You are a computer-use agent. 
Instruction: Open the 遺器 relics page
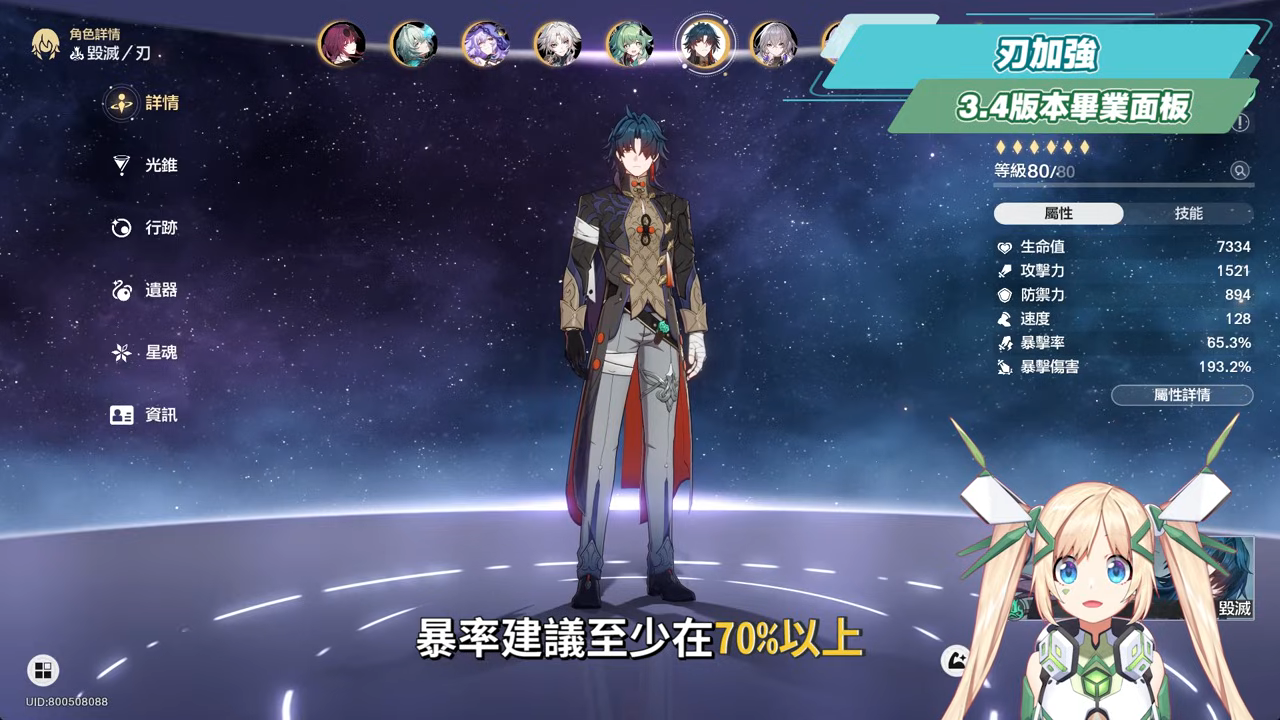tap(146, 290)
